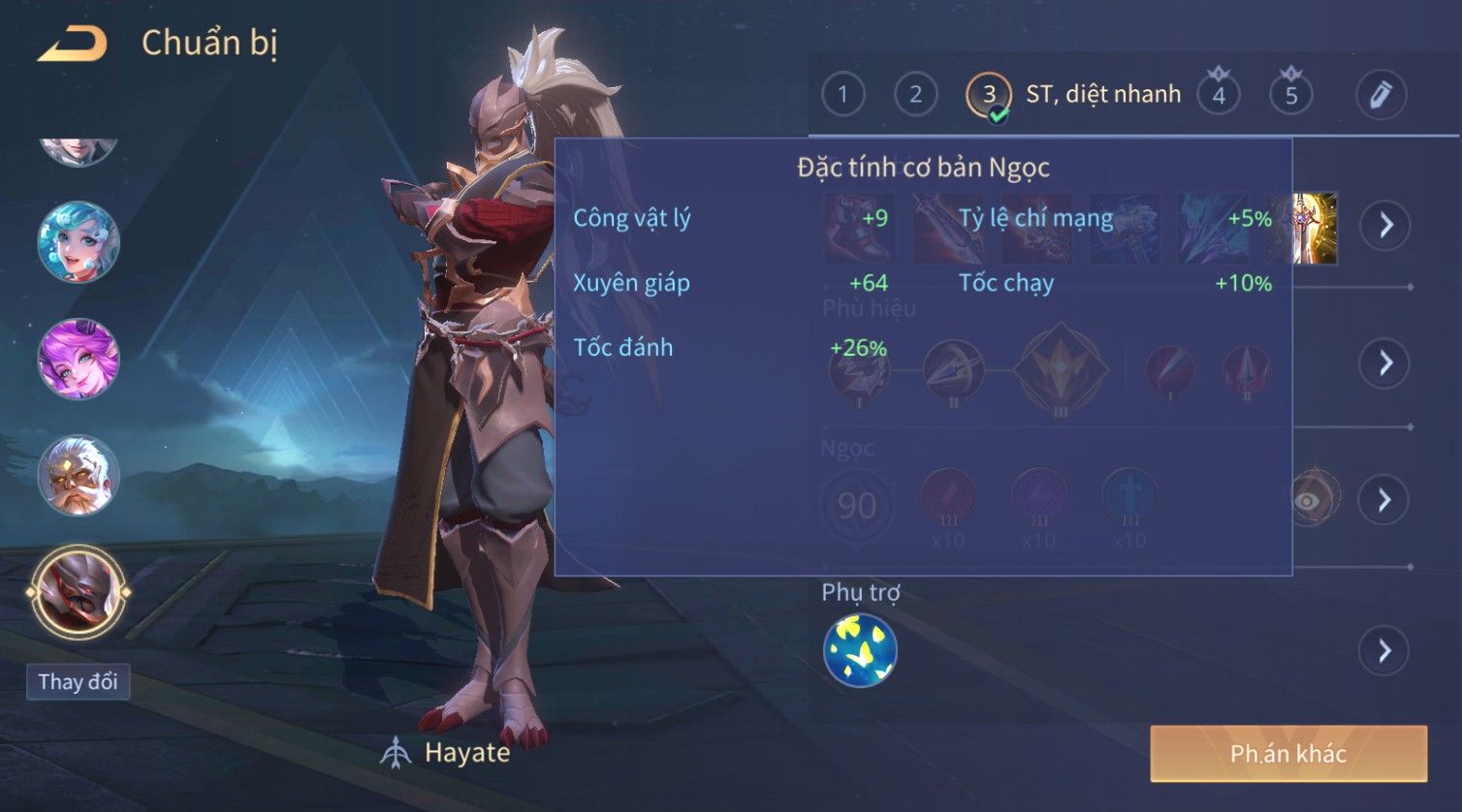This screenshot has width=1462, height=812.
Task: Select the Phụ trợ butterfly spell icon
Action: click(860, 650)
